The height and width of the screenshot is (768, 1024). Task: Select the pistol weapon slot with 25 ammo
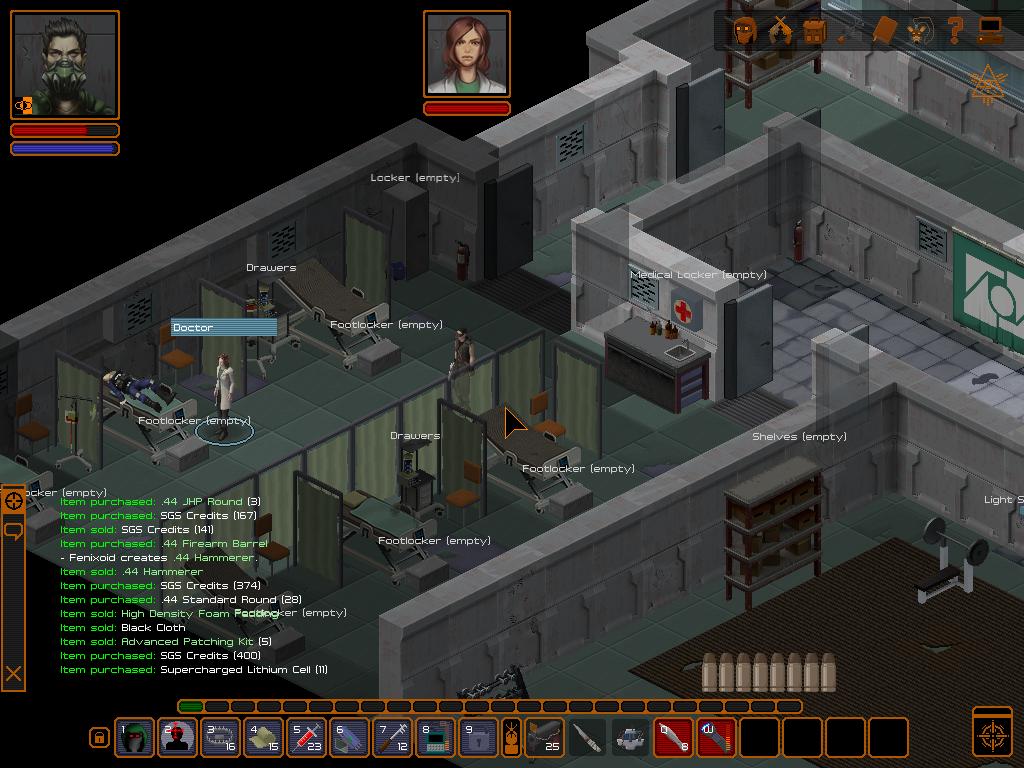pos(545,738)
